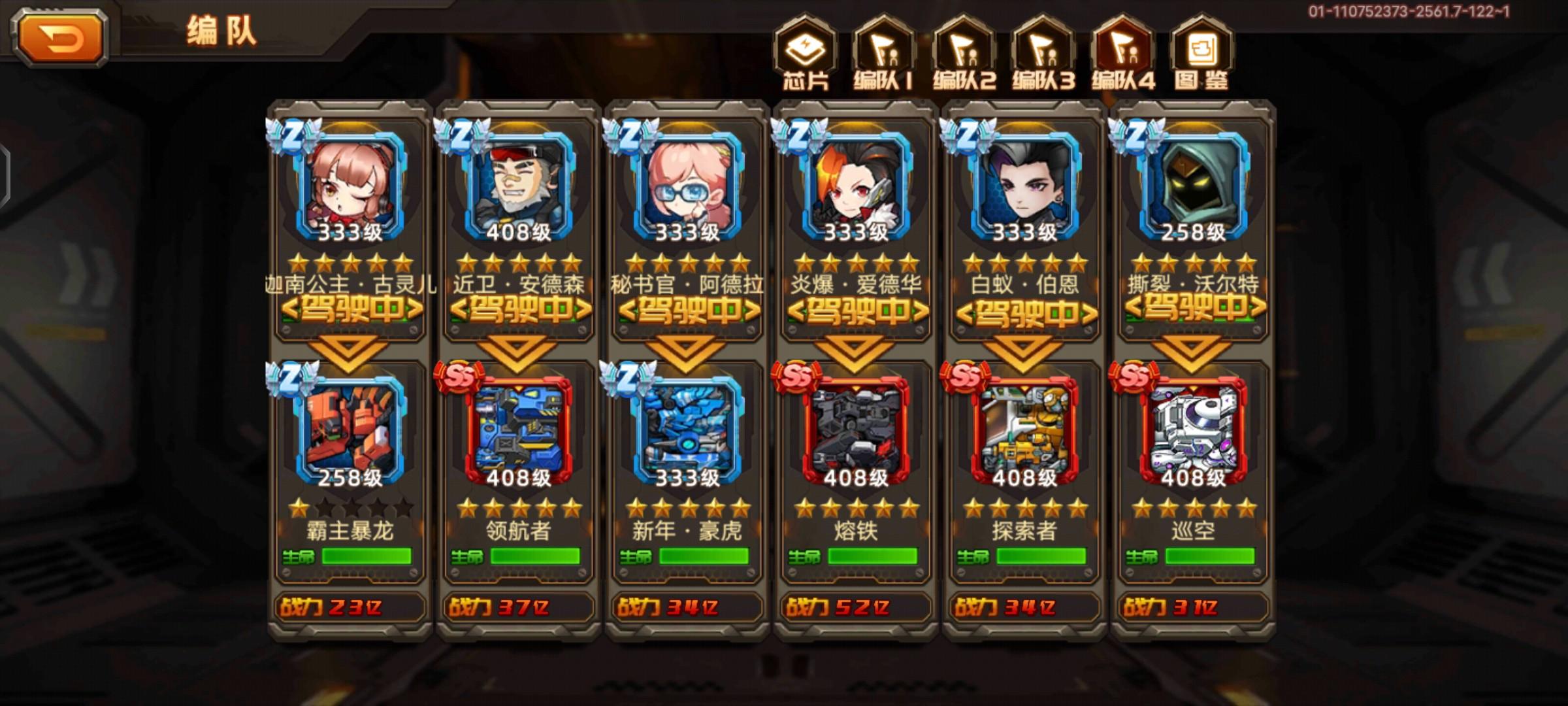This screenshot has width=1568, height=706.
Task: Open the 芯片 (chip) panel icon
Action: click(805, 51)
